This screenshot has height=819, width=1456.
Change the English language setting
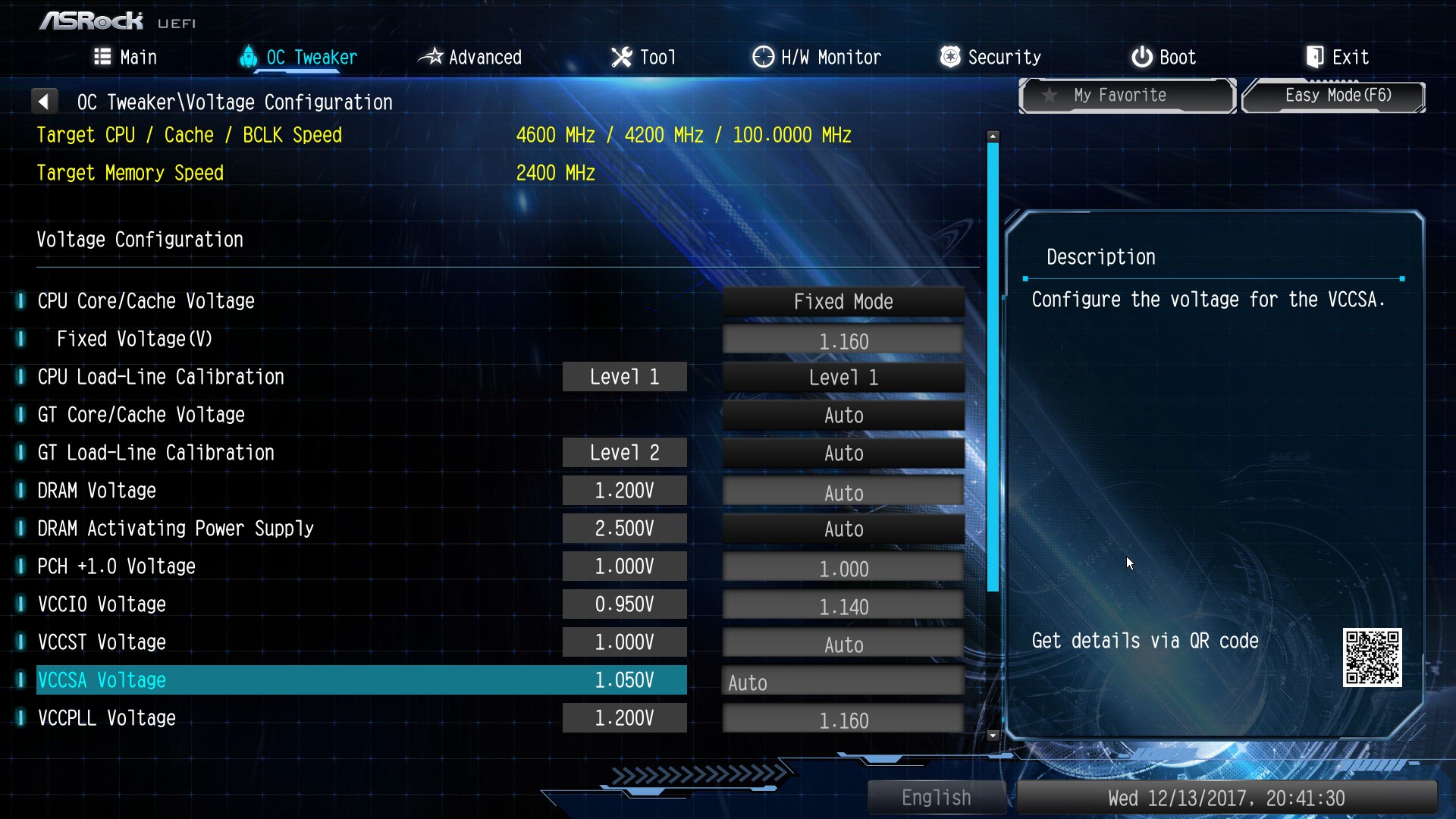click(936, 798)
